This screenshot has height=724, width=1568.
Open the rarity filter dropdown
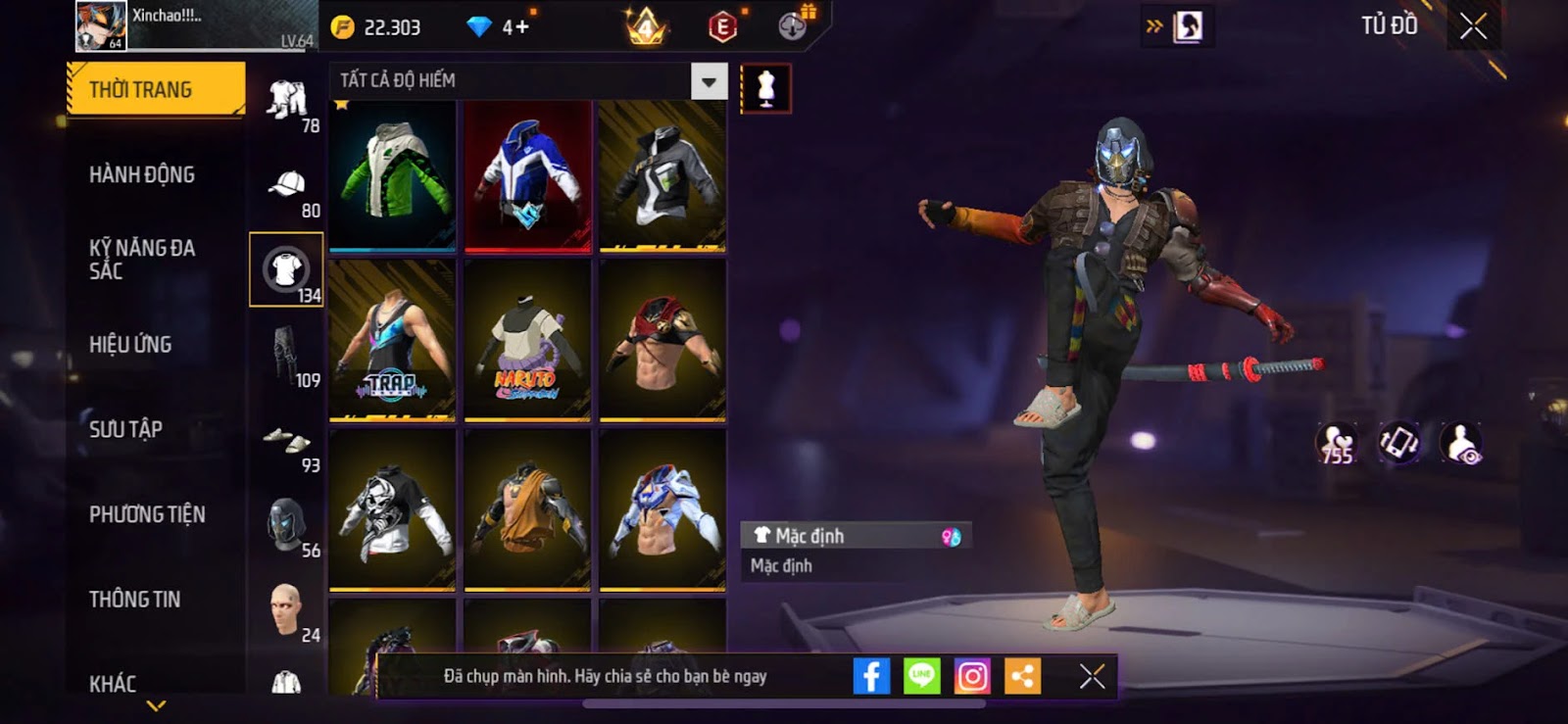tap(709, 81)
